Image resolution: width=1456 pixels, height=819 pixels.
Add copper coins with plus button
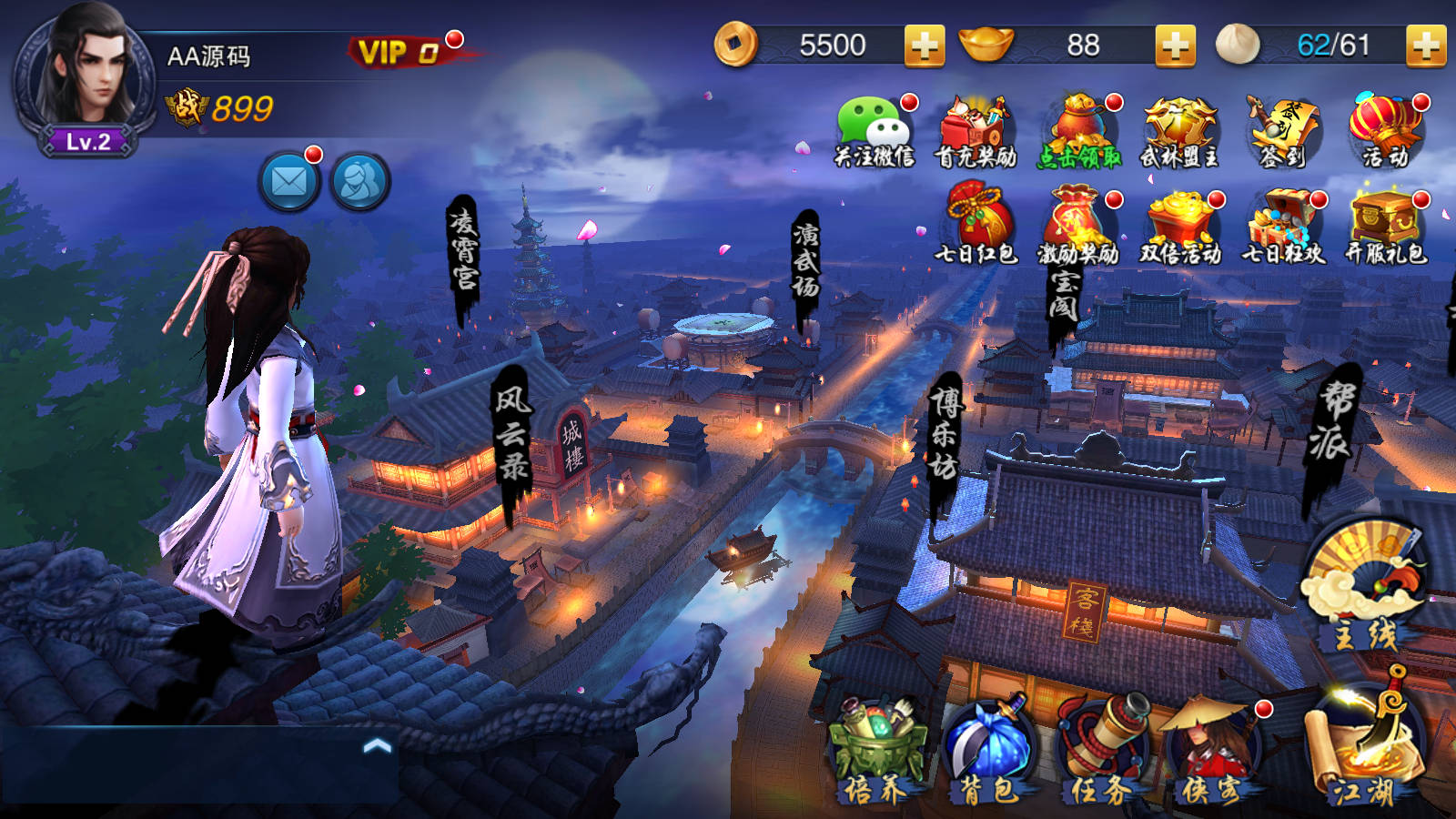(x=924, y=45)
